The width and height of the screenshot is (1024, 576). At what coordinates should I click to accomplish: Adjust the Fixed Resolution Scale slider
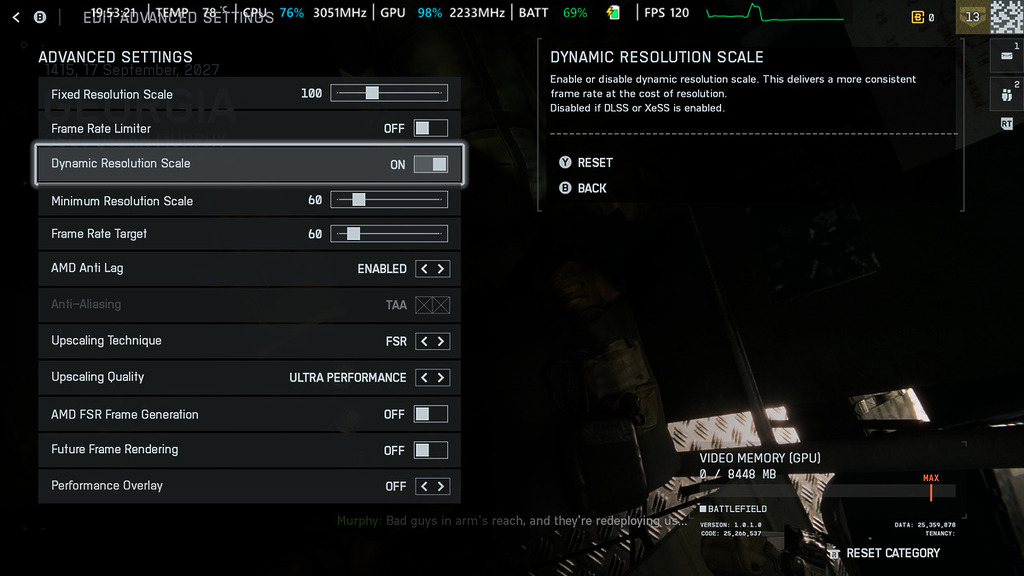pyautogui.click(x=372, y=94)
